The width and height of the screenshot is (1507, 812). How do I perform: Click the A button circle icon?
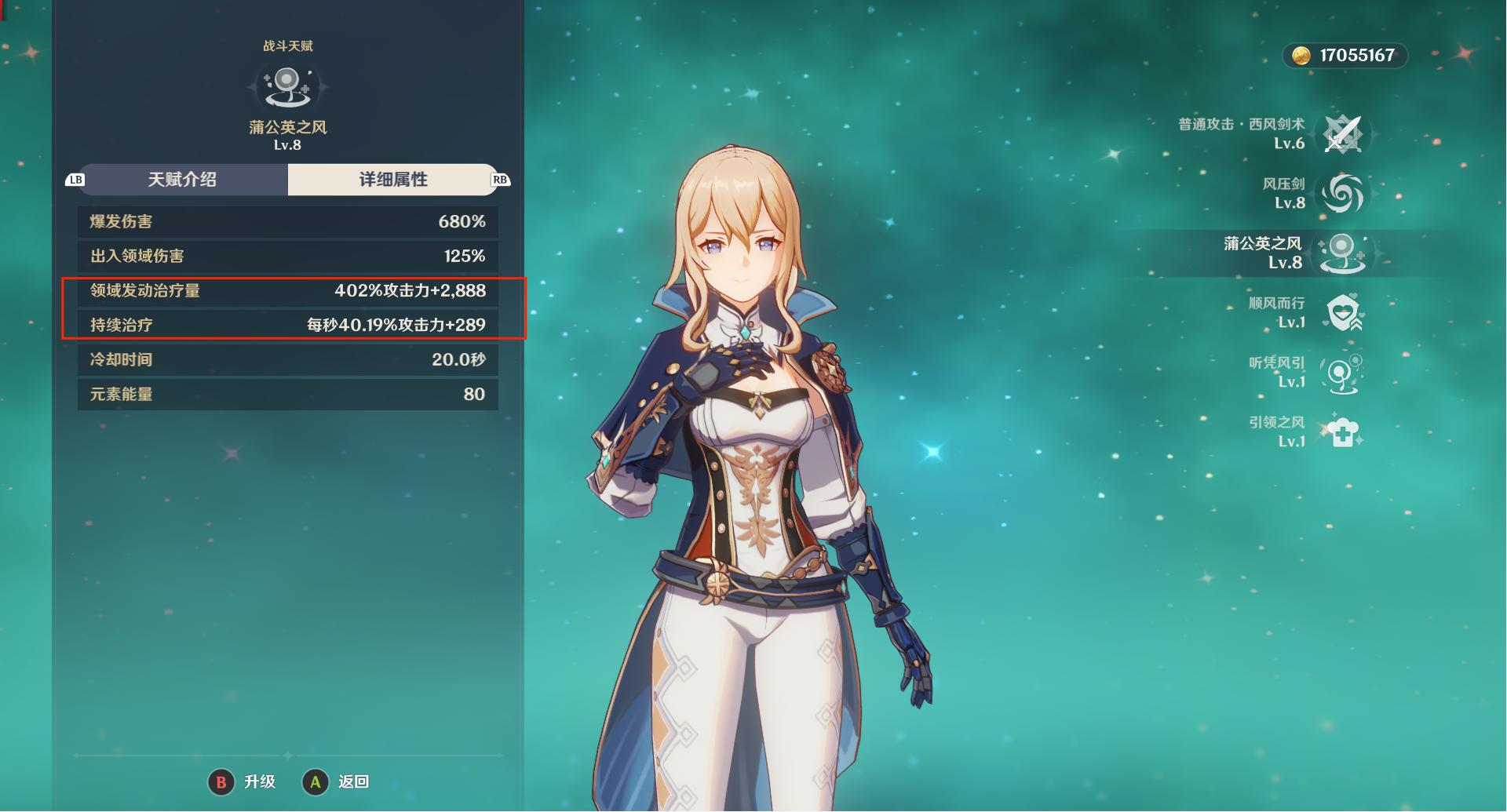click(316, 781)
